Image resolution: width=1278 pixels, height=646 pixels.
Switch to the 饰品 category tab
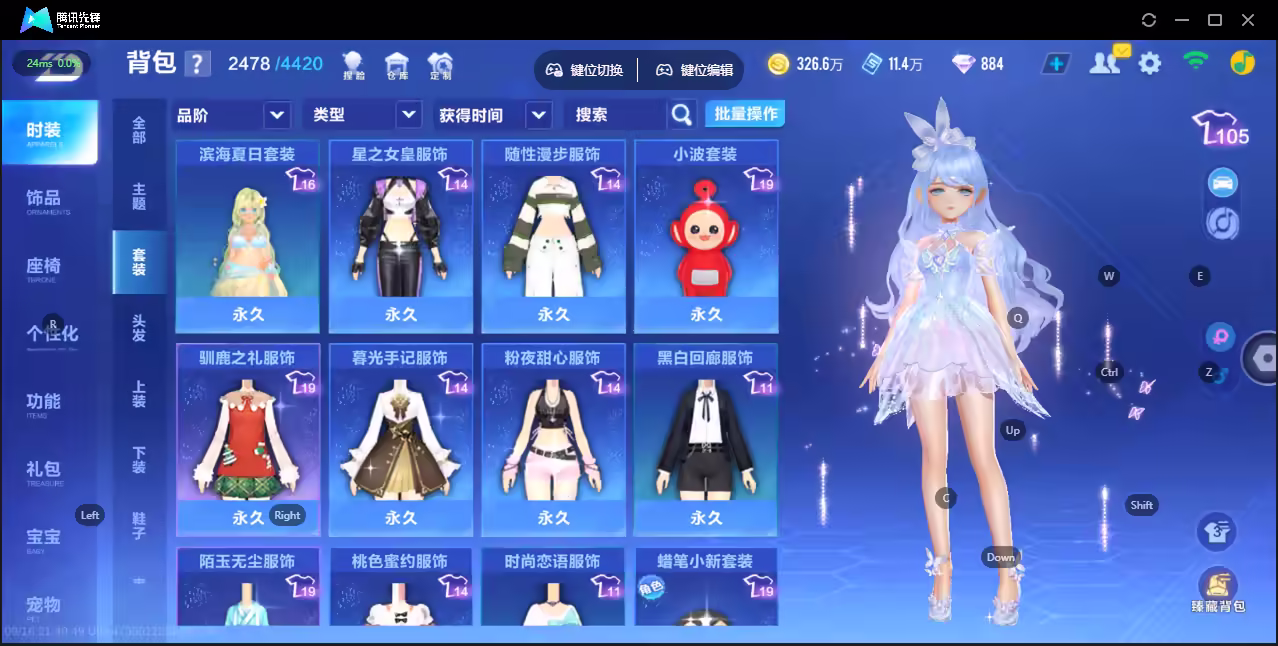pos(44,199)
